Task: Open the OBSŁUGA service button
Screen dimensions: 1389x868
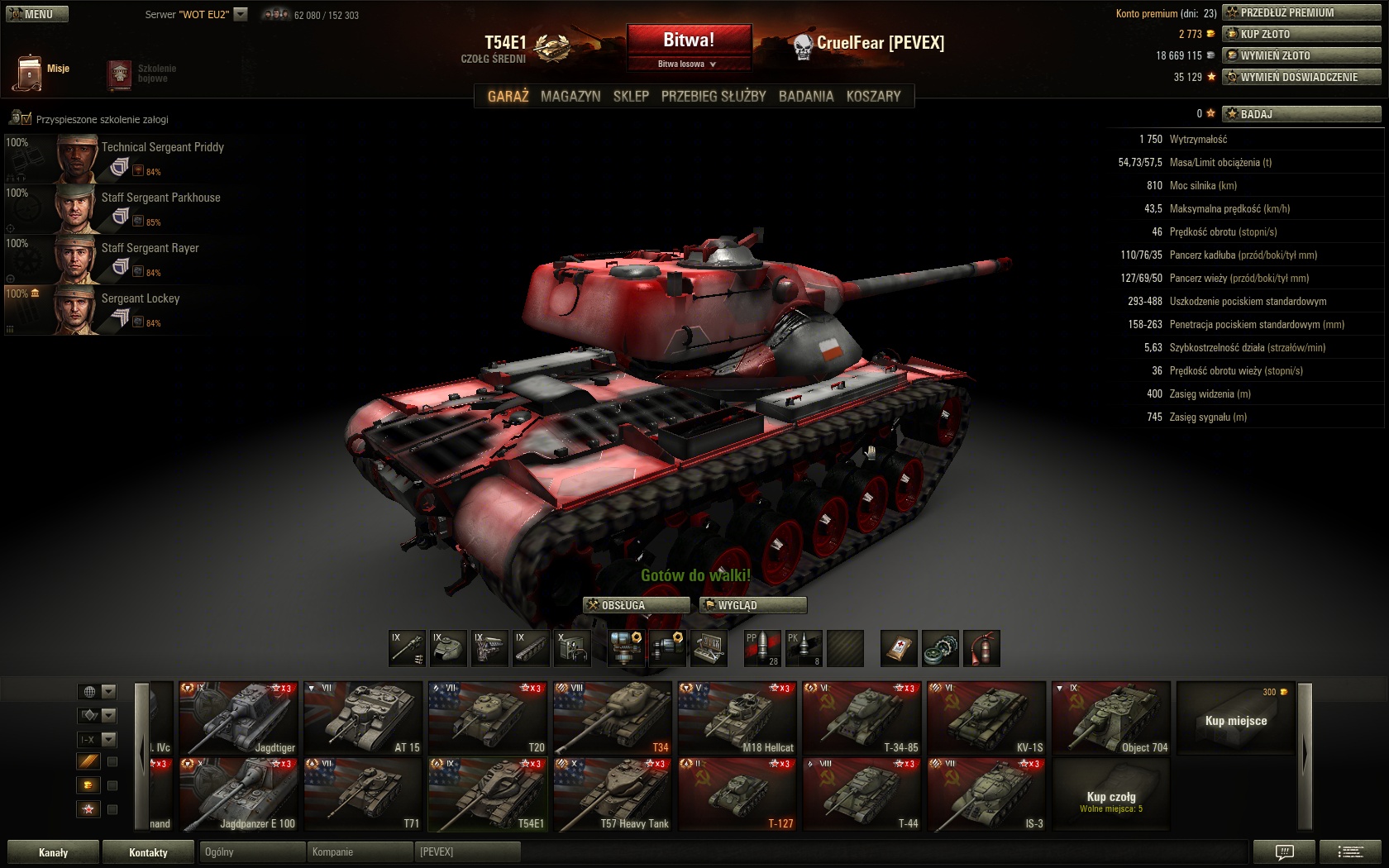Action: click(x=636, y=605)
